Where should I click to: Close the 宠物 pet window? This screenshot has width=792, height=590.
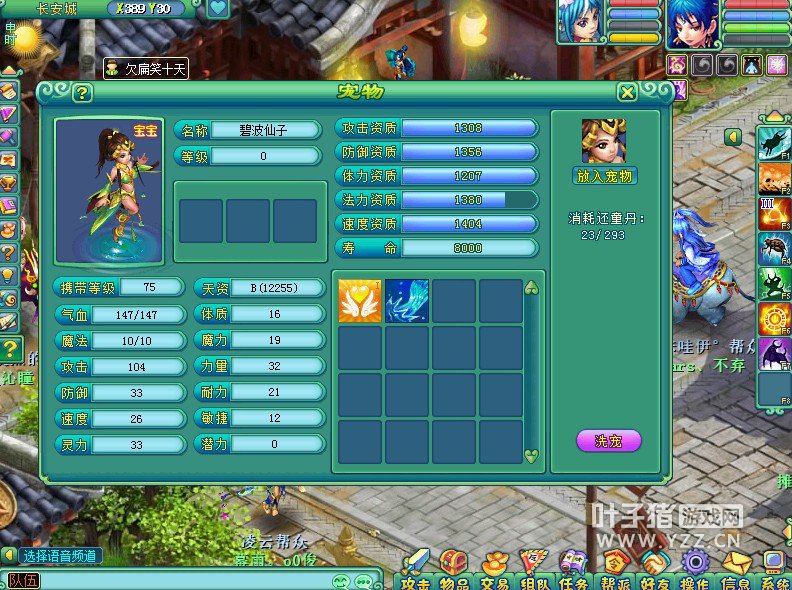[x=627, y=93]
